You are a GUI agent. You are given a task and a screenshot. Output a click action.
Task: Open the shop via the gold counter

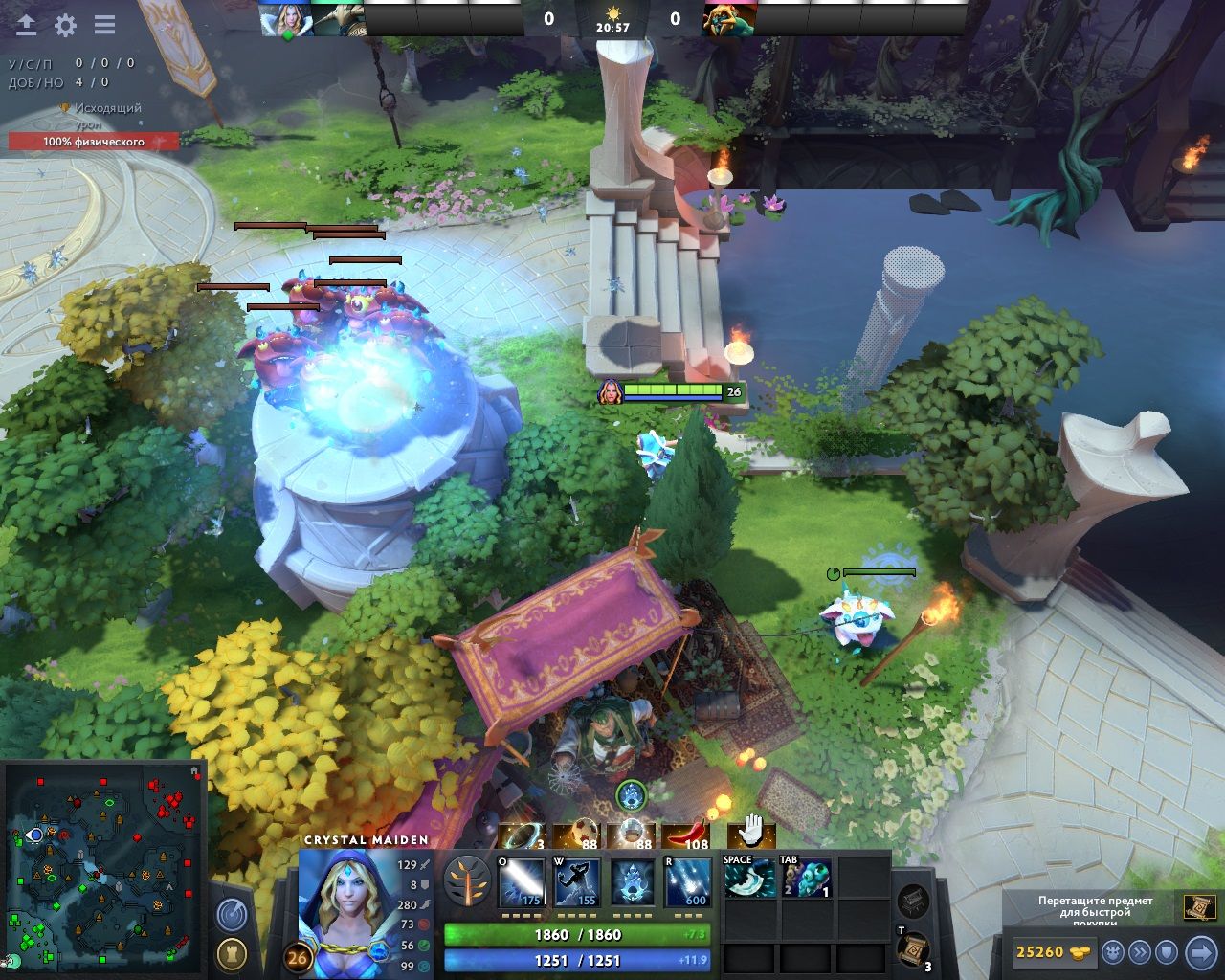(1053, 952)
